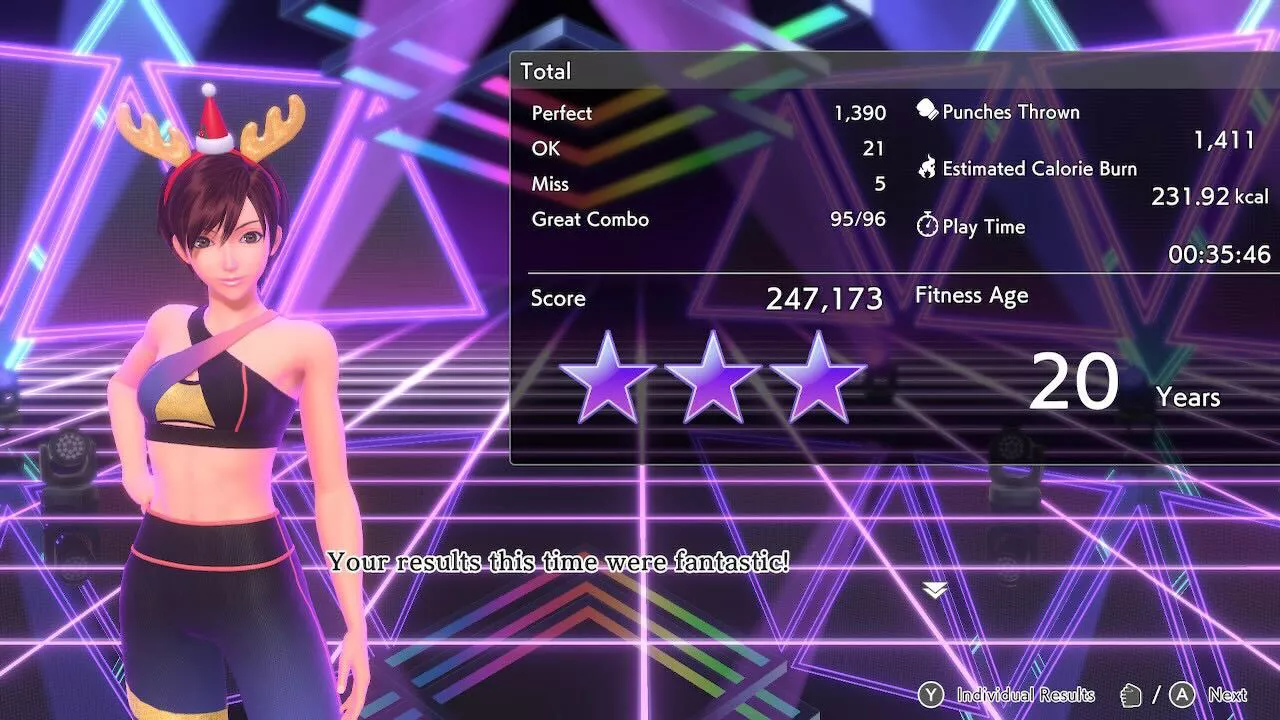The height and width of the screenshot is (720, 1280).
Task: Continue with the Next option
Action: (x=1213, y=694)
